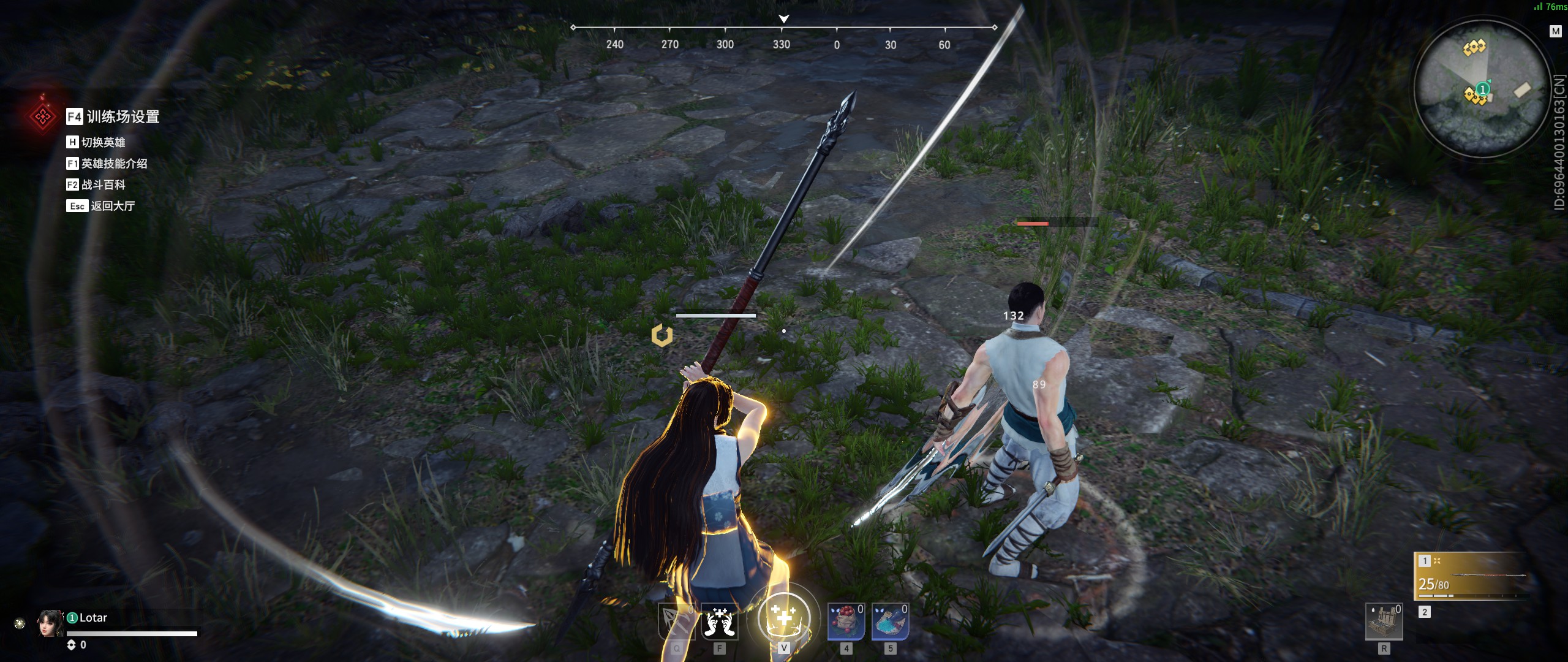Trigger the glowing ultimate healing circle ability
1568x662 pixels.
point(783,618)
